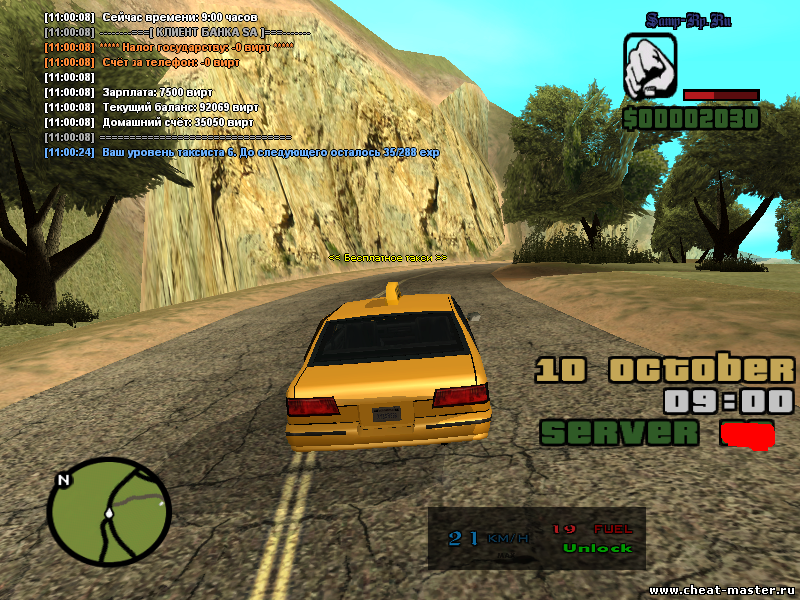
Task: Click the Samp-Rp.Ru server logo
Action: click(x=688, y=20)
